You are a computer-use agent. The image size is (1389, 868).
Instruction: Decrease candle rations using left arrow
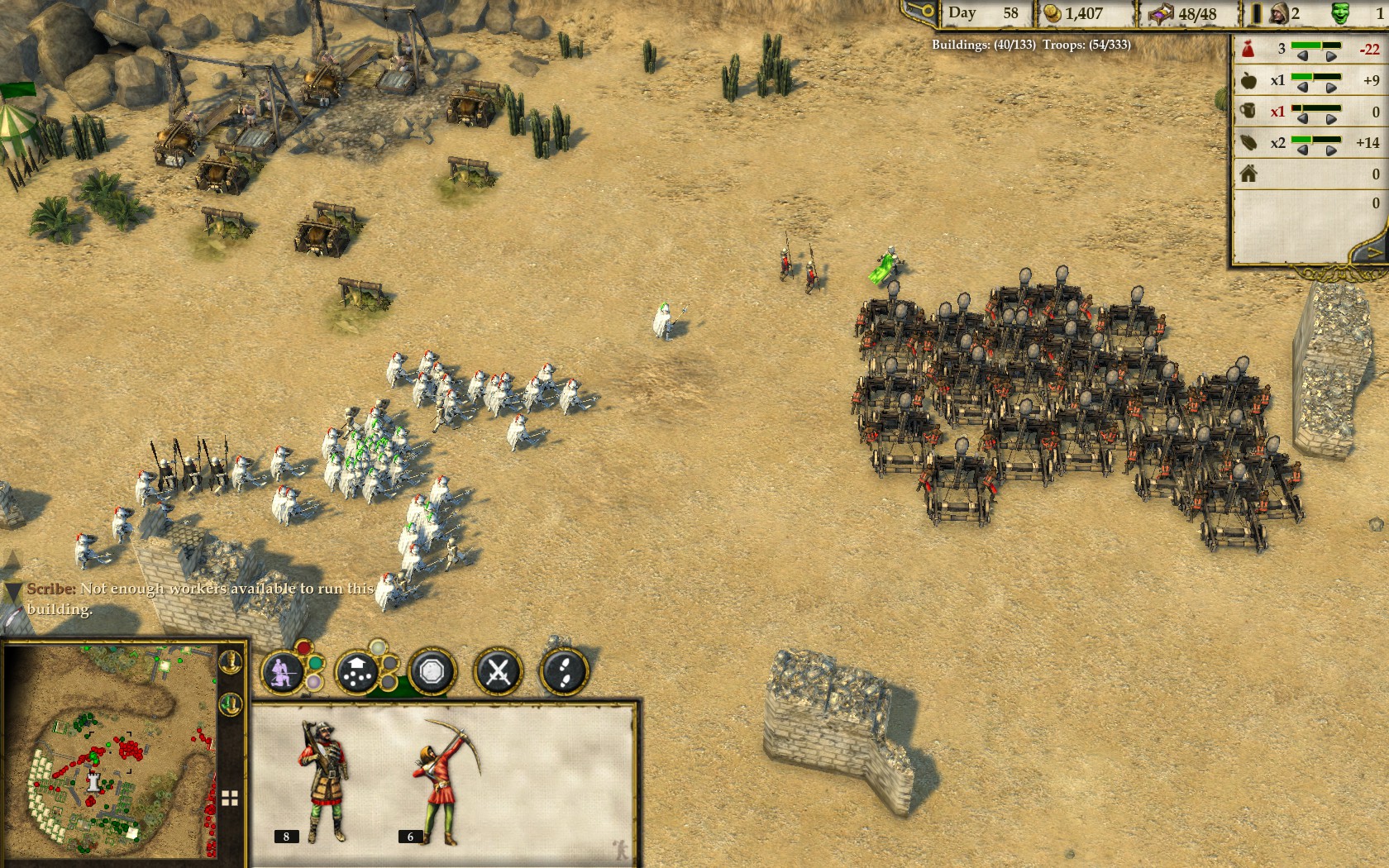point(1303,150)
